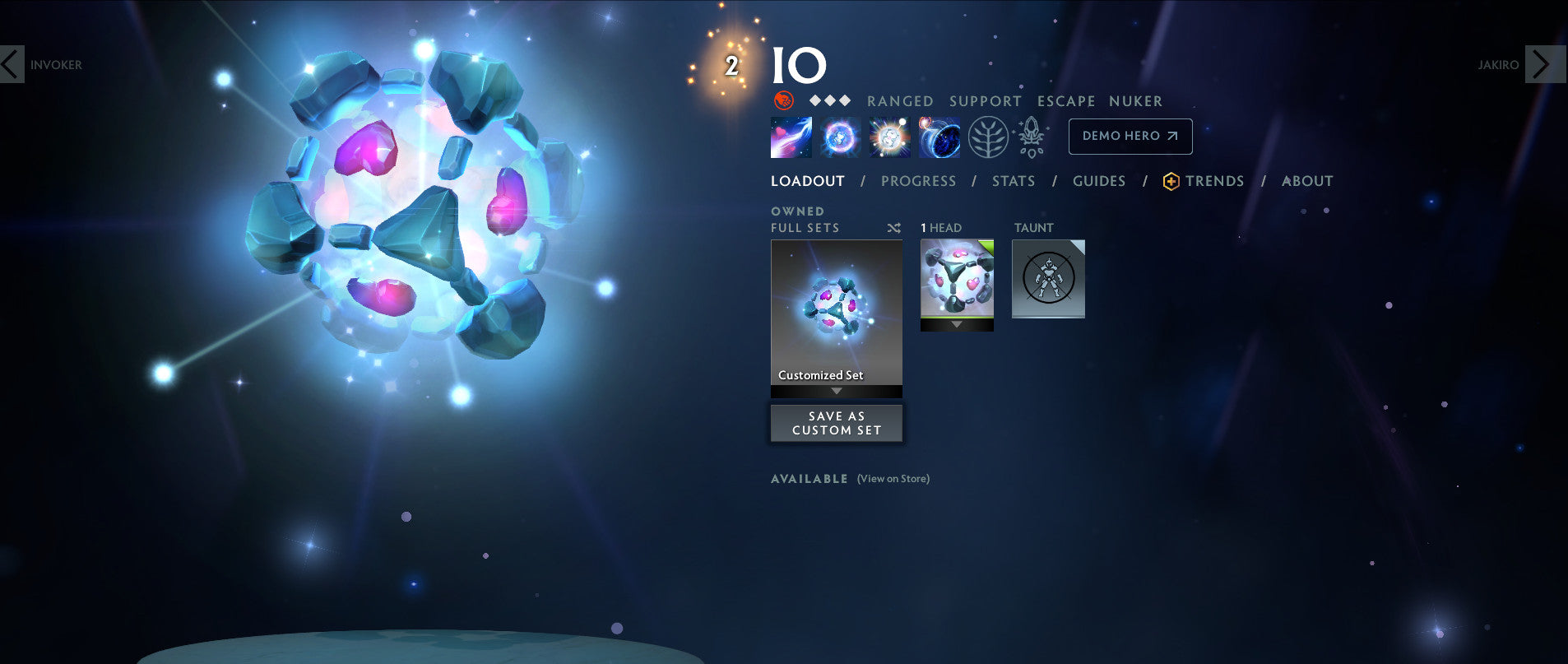This screenshot has width=1568, height=664.
Task: Open the Stats tab
Action: (x=1013, y=180)
